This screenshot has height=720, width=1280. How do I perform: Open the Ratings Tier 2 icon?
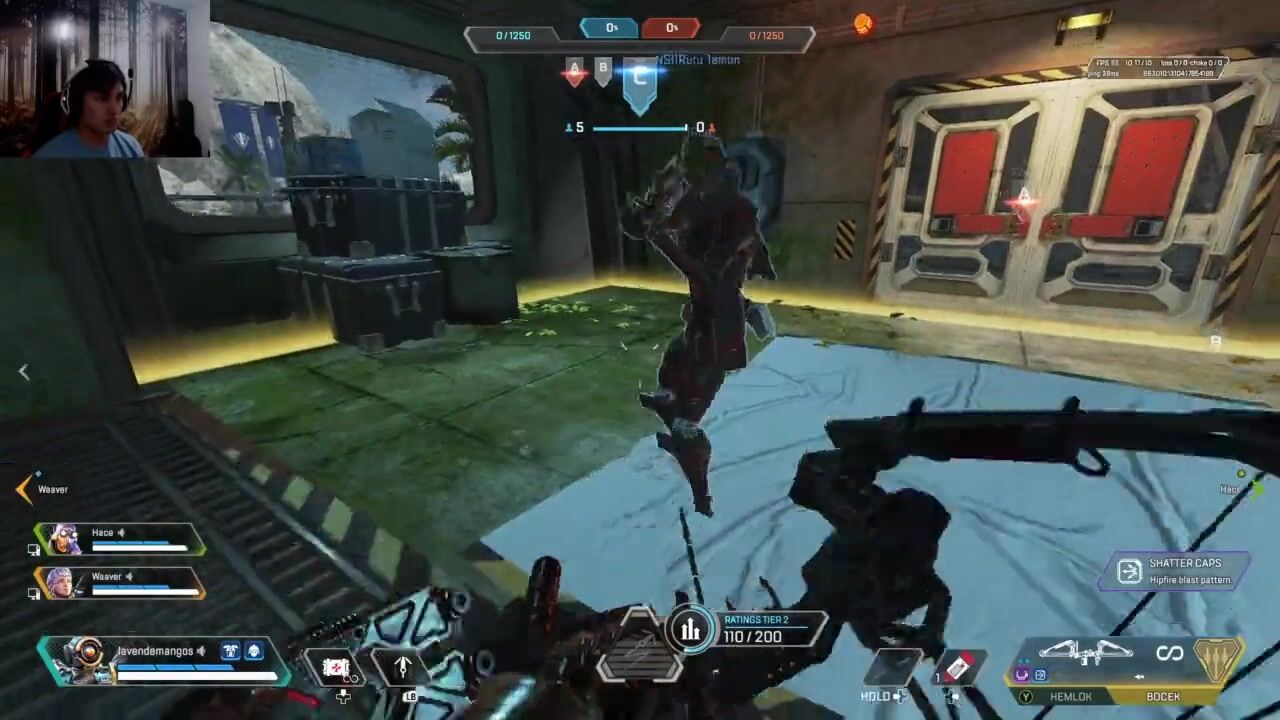[x=690, y=629]
